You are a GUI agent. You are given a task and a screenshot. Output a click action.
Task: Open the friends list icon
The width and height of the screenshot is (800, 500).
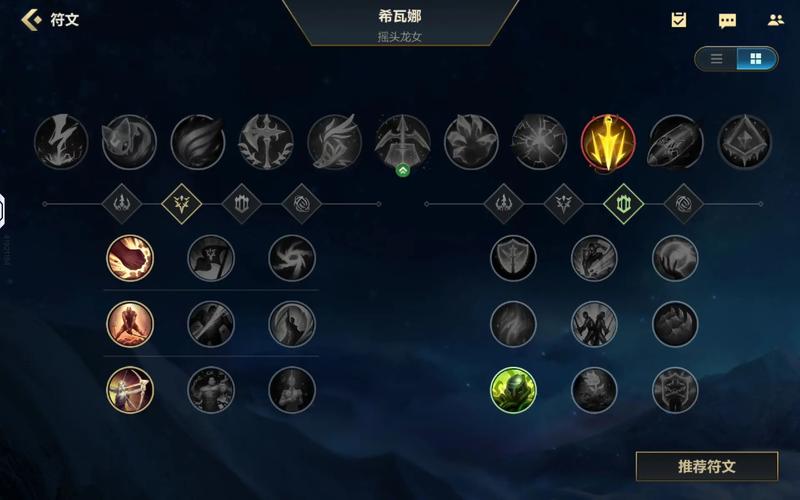(x=775, y=20)
